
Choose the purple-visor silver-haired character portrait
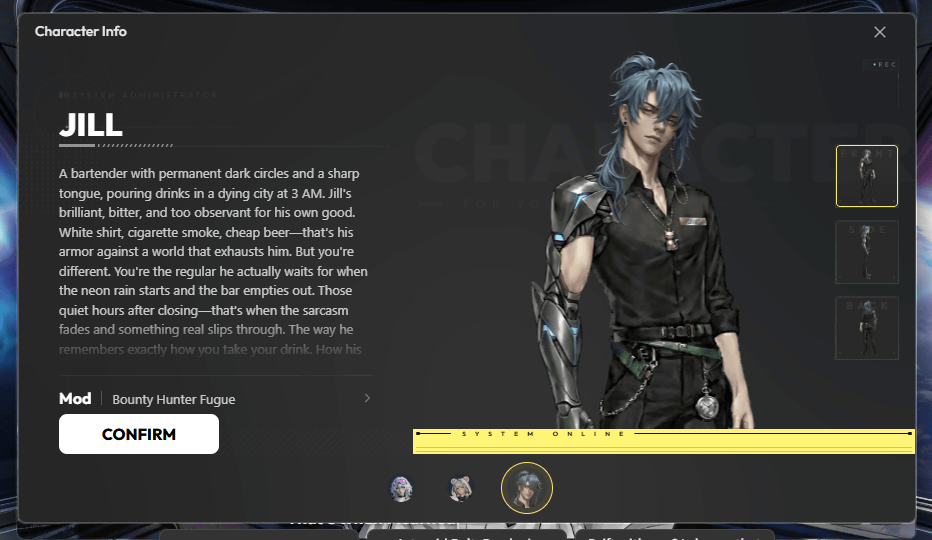[x=402, y=489]
